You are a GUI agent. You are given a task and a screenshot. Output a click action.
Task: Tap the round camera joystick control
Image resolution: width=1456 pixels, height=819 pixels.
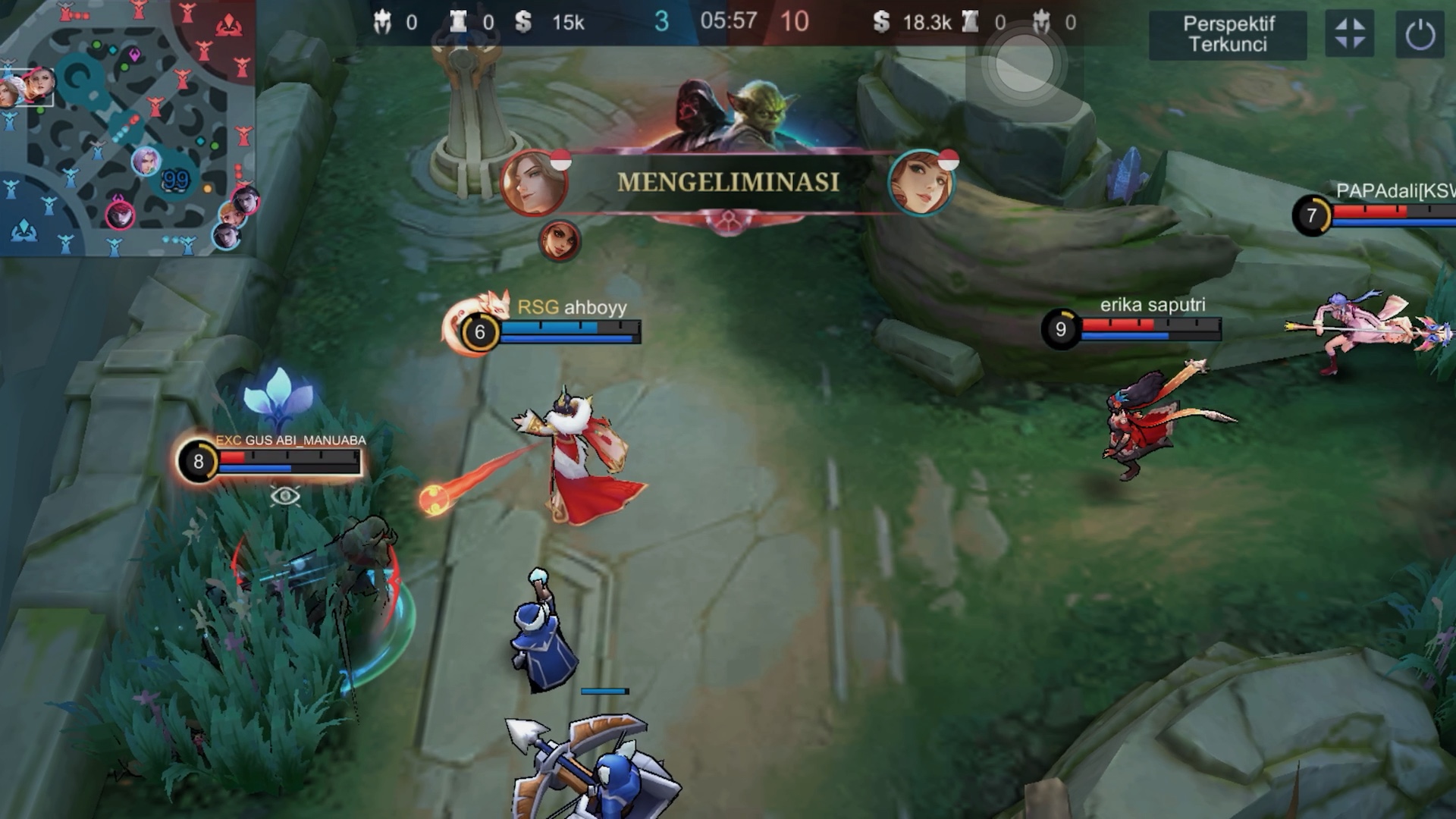(1023, 66)
